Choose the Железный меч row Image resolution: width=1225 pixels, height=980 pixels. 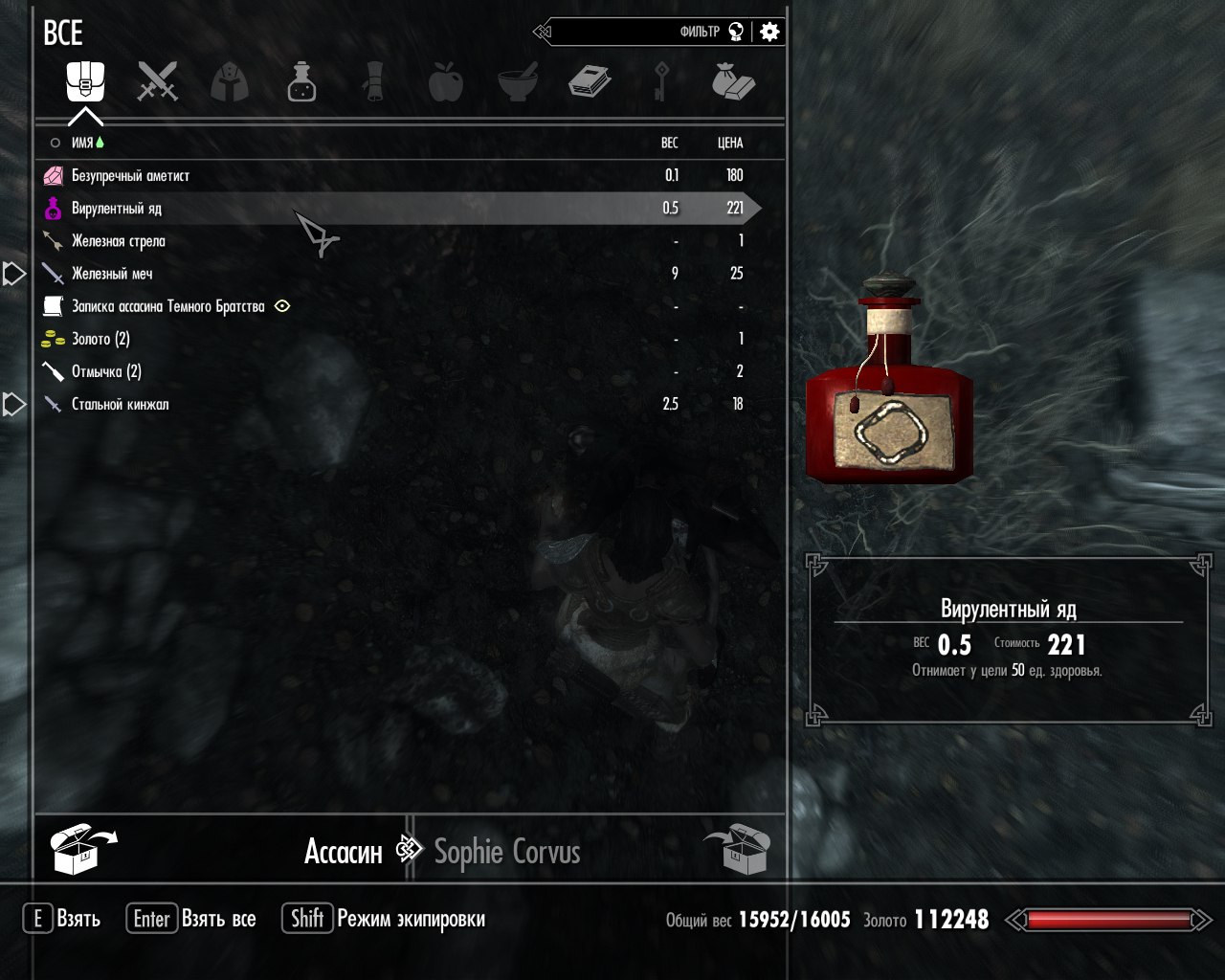tap(112, 274)
